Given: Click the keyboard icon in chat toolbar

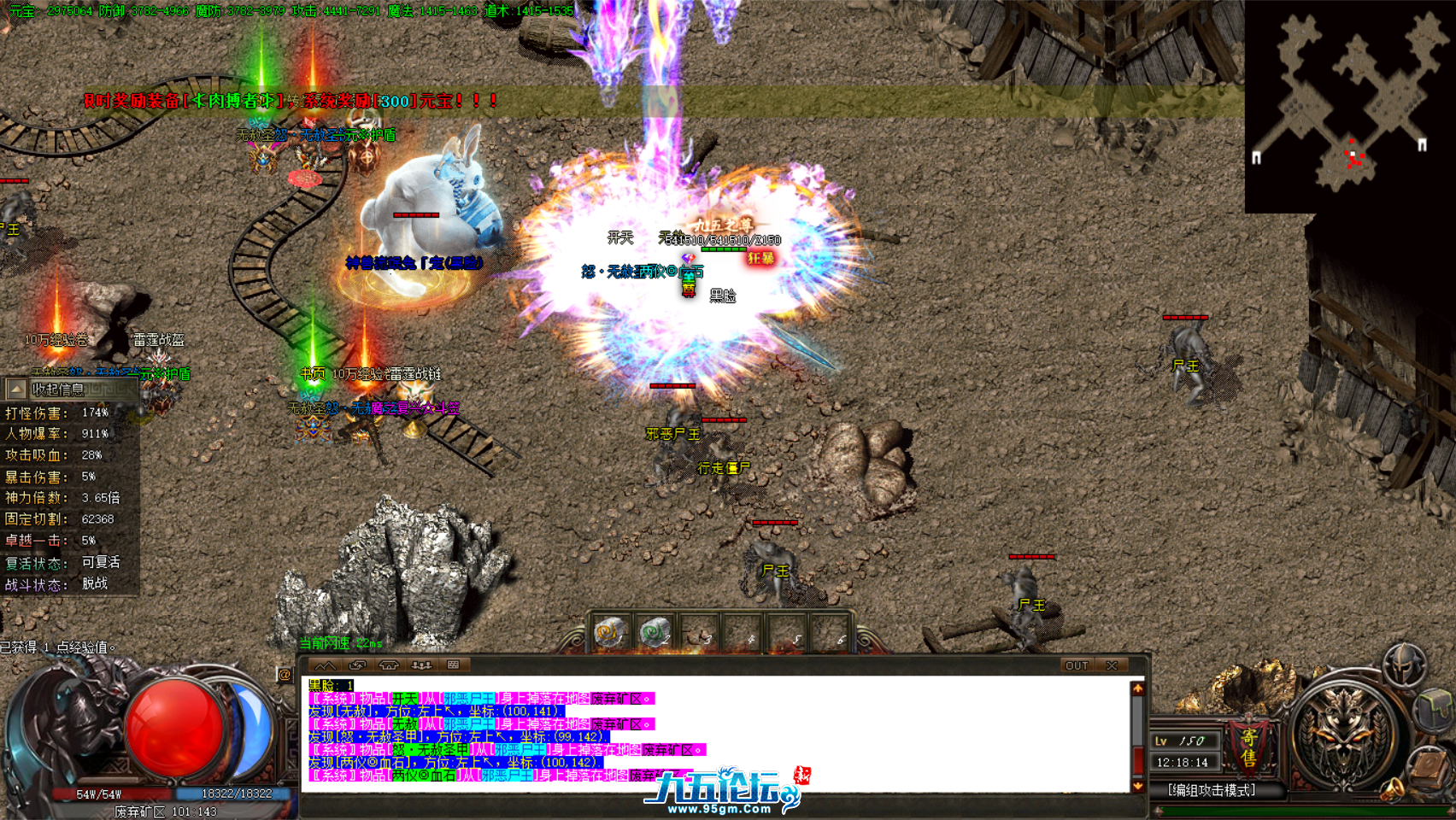Looking at the screenshot, I should pos(452,665).
